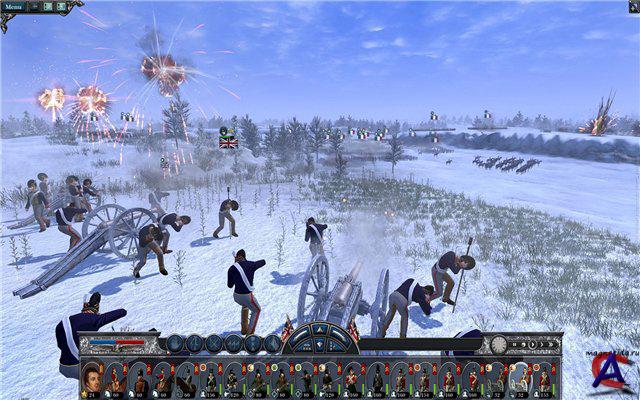This screenshot has height=400, width=640.
Task: Open the Menu button
Action: tap(15, 6)
